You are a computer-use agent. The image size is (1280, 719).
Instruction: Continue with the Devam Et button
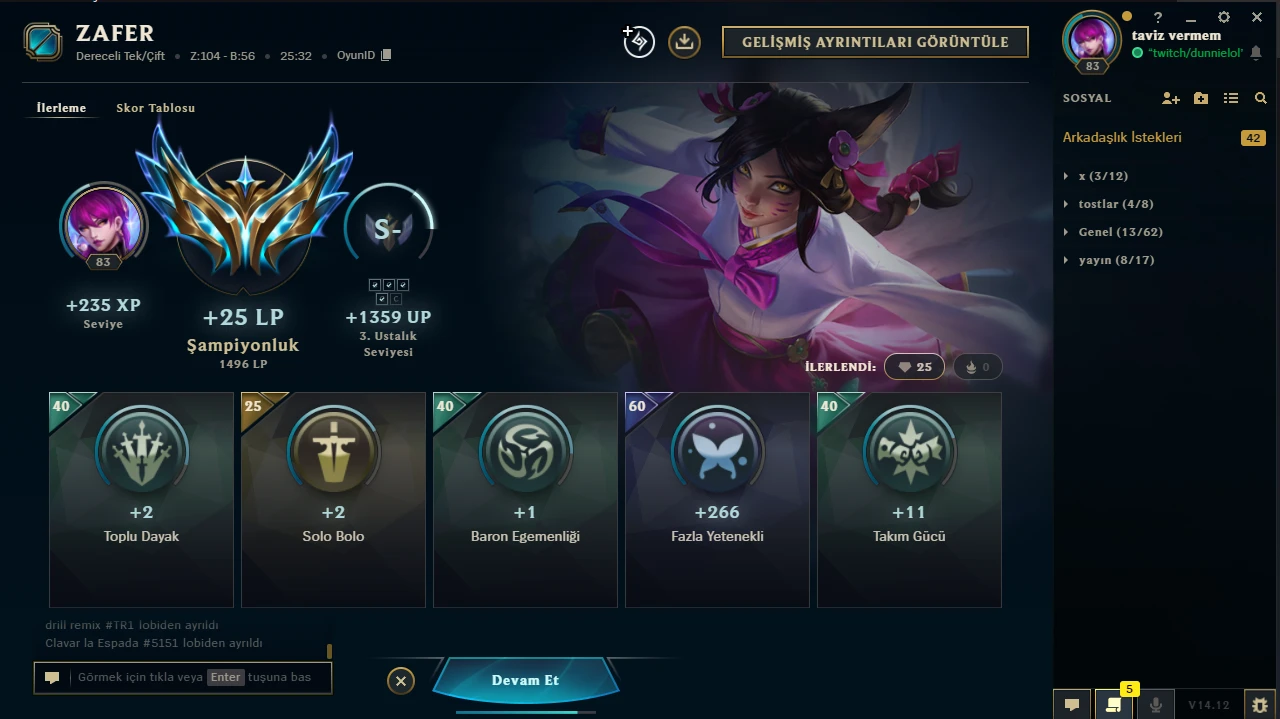coord(525,680)
